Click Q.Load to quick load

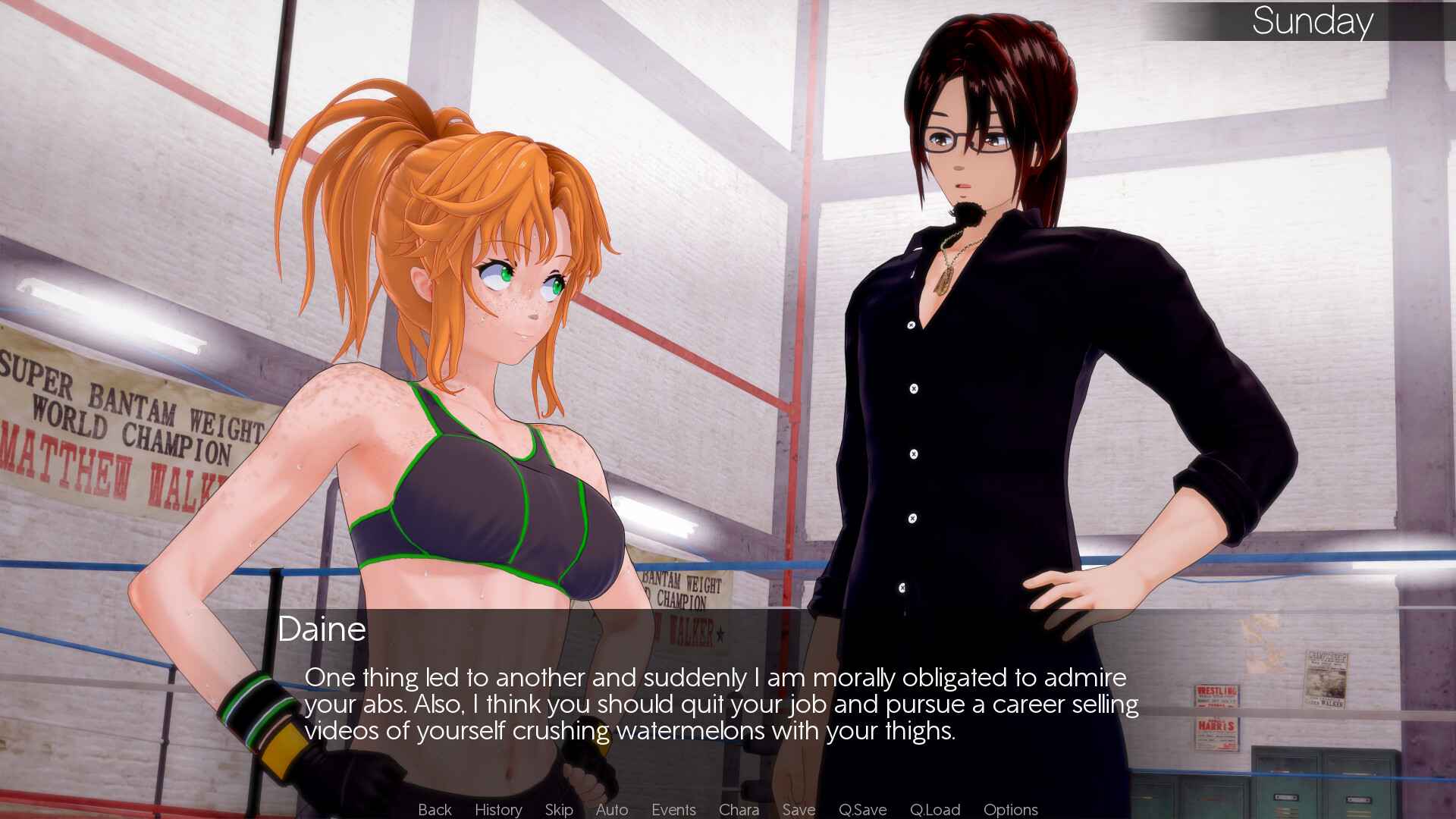(x=935, y=810)
